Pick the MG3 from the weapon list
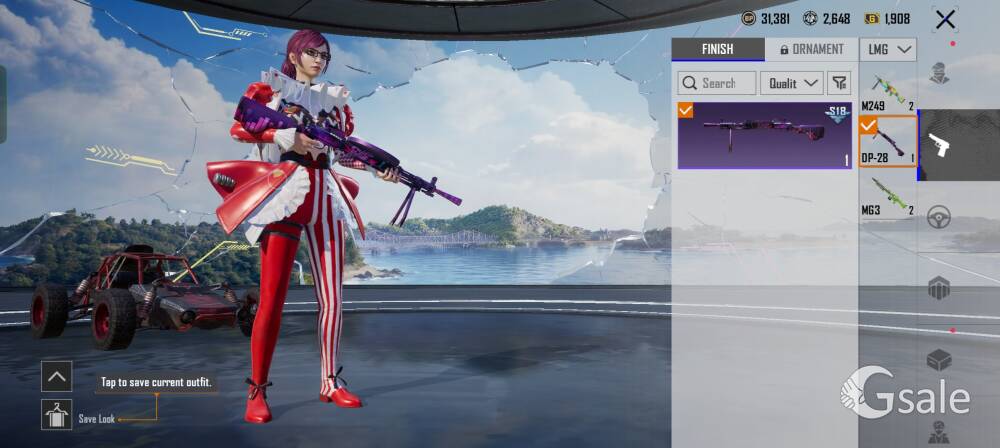Image resolution: width=1000 pixels, height=448 pixels. click(x=888, y=194)
